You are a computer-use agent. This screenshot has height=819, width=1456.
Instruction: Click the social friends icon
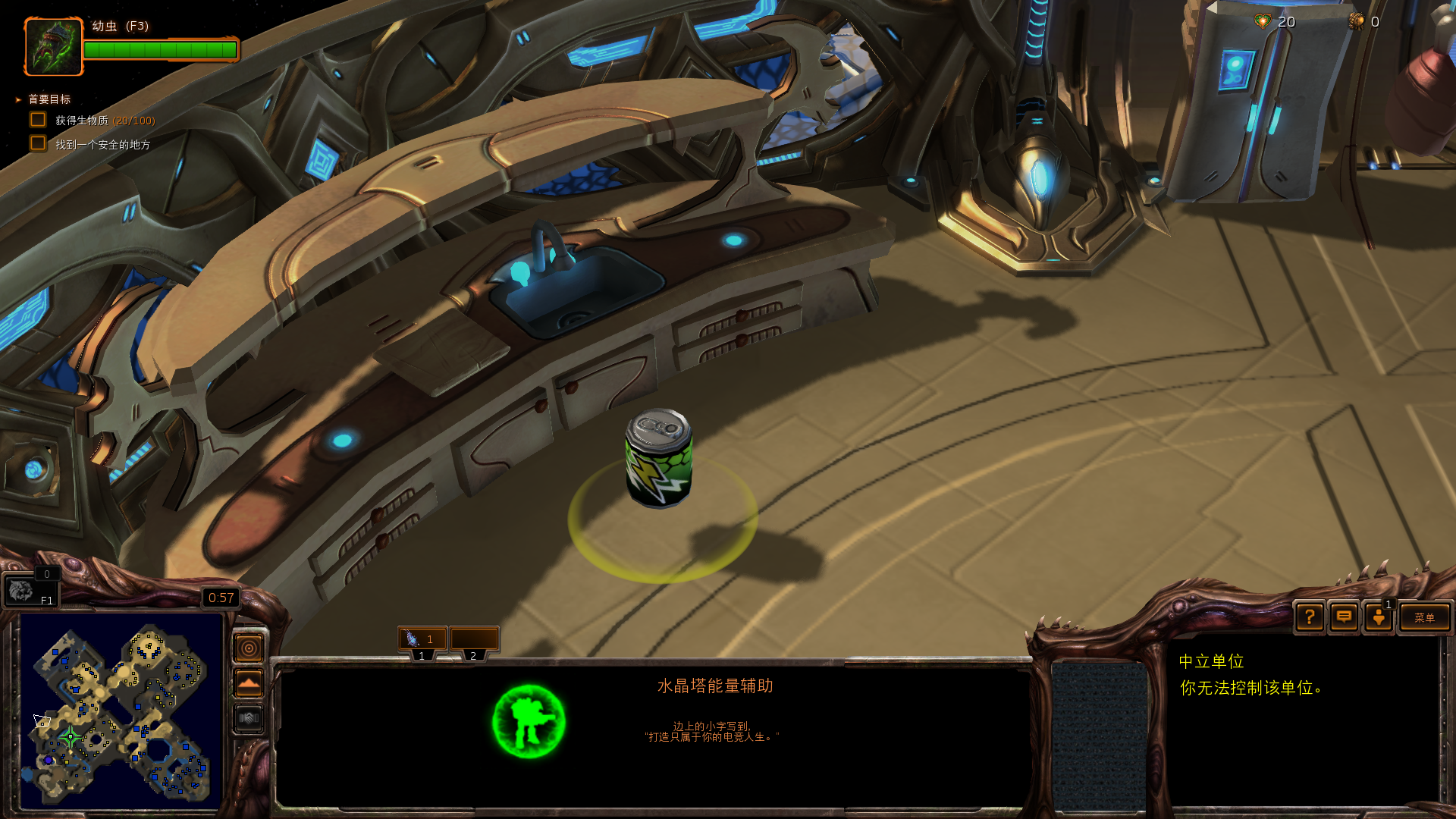tap(1379, 617)
